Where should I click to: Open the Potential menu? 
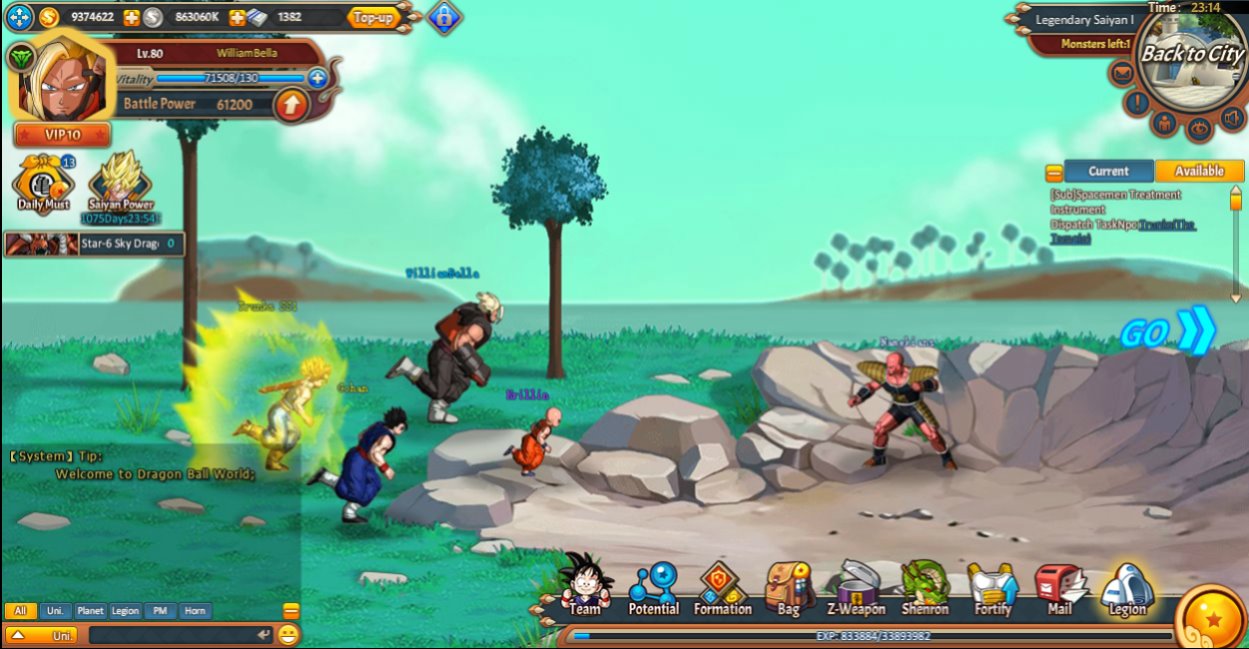click(653, 588)
